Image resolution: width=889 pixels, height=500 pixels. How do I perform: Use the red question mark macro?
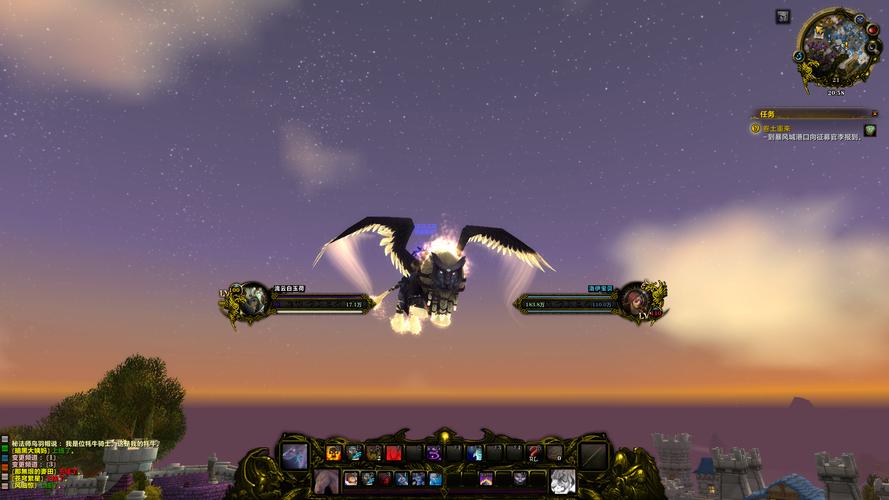pos(534,453)
